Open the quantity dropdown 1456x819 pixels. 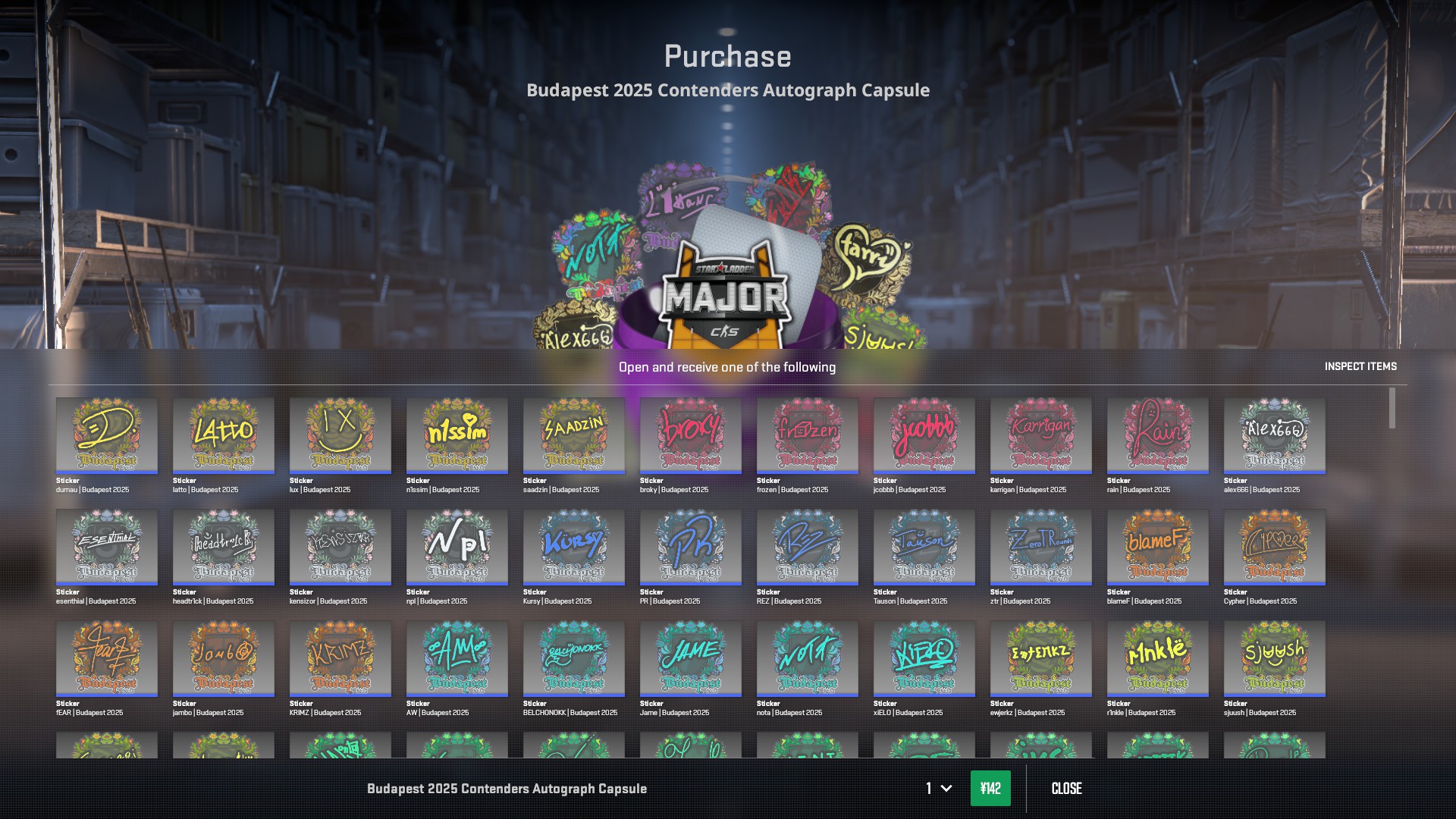(938, 789)
